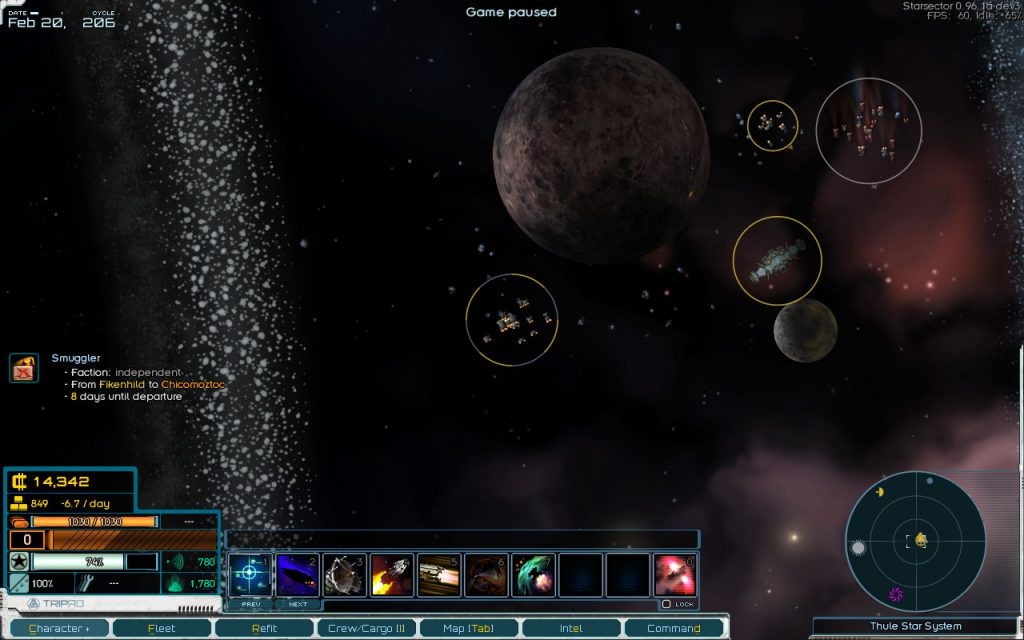1024x640 pixels.
Task: Trigger the flaming ship burn ability in slot 4
Action: [x=391, y=574]
